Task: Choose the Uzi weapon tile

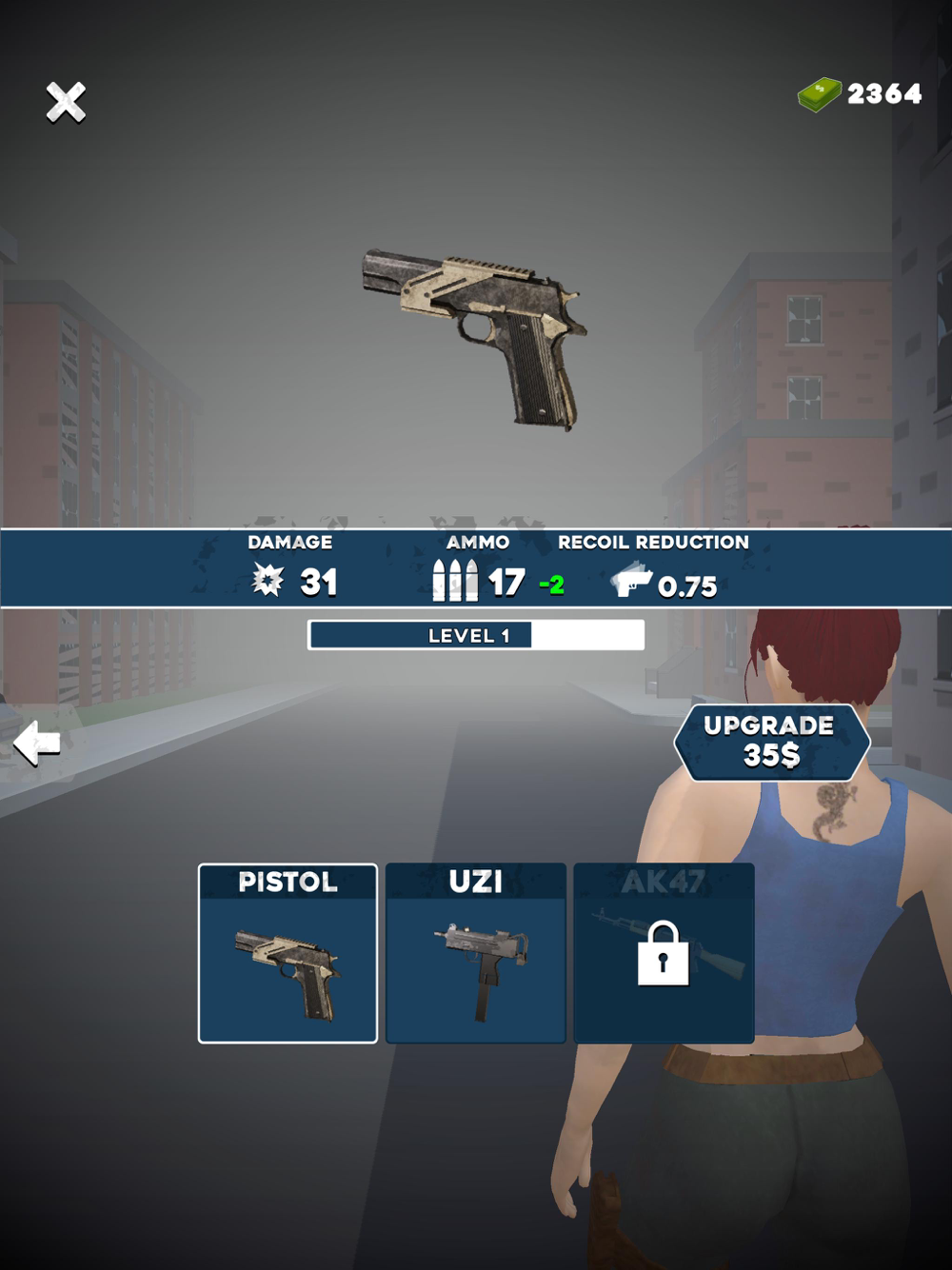Action: [x=476, y=953]
